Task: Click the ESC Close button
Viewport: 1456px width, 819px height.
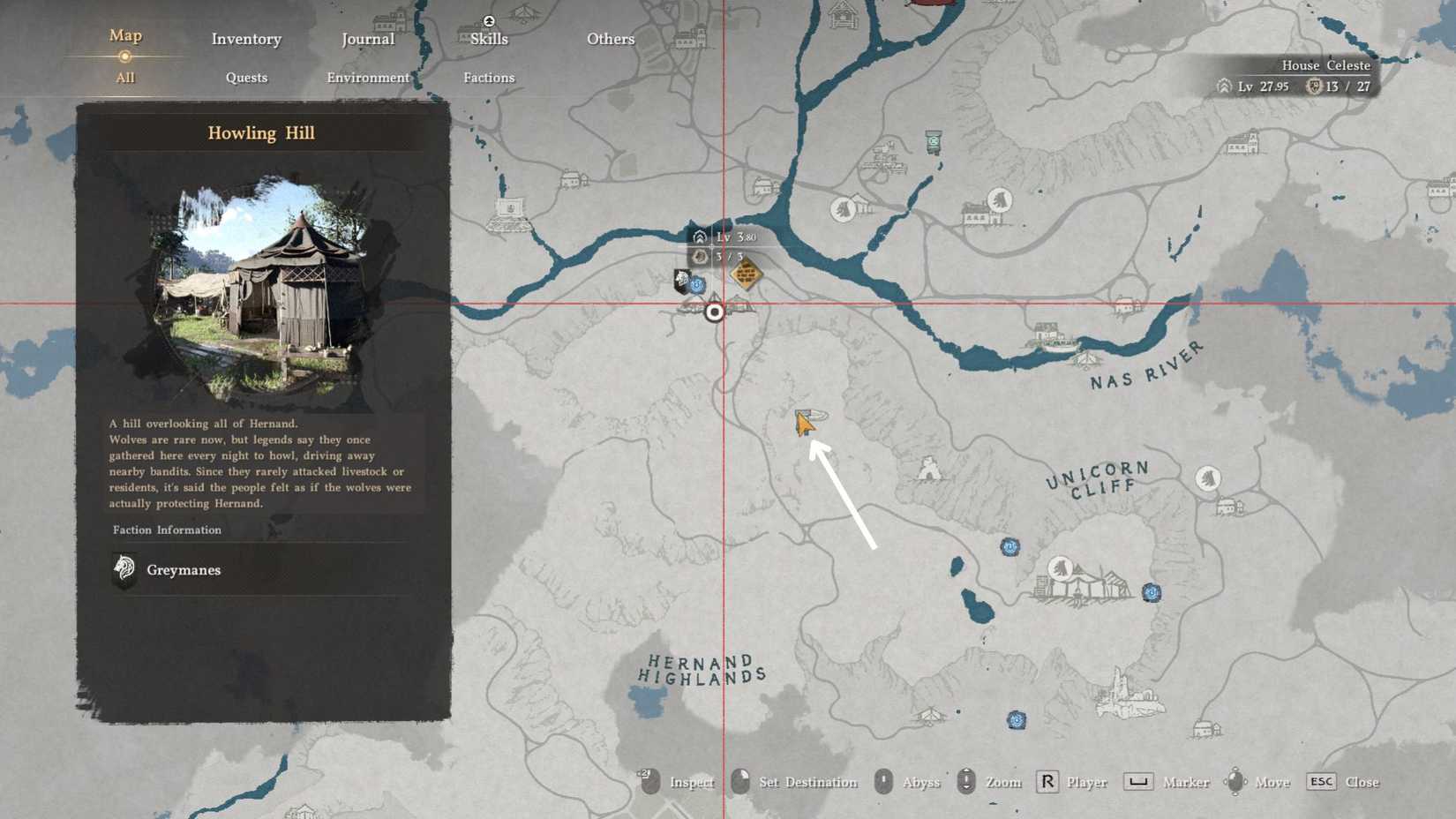Action: 1340,782
